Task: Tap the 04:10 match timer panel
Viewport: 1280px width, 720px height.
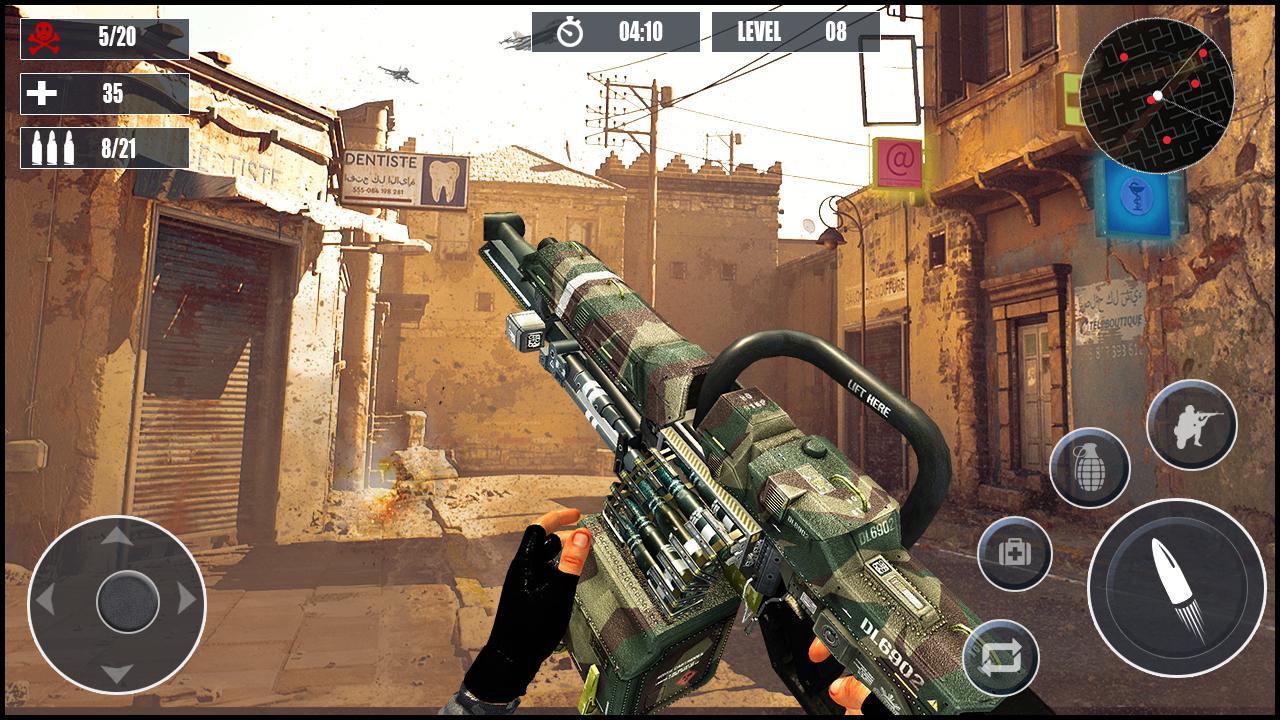Action: pos(615,31)
